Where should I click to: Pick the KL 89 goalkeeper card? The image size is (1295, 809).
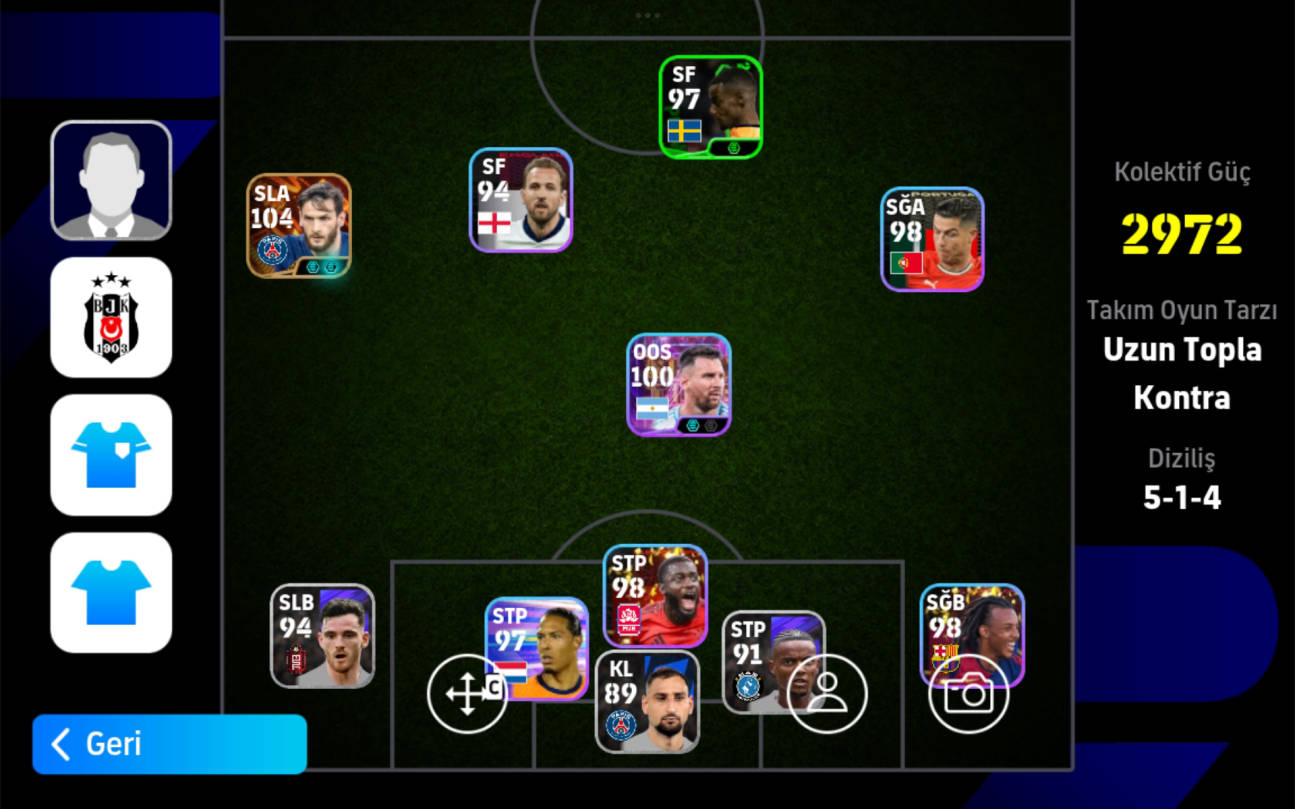coord(647,702)
